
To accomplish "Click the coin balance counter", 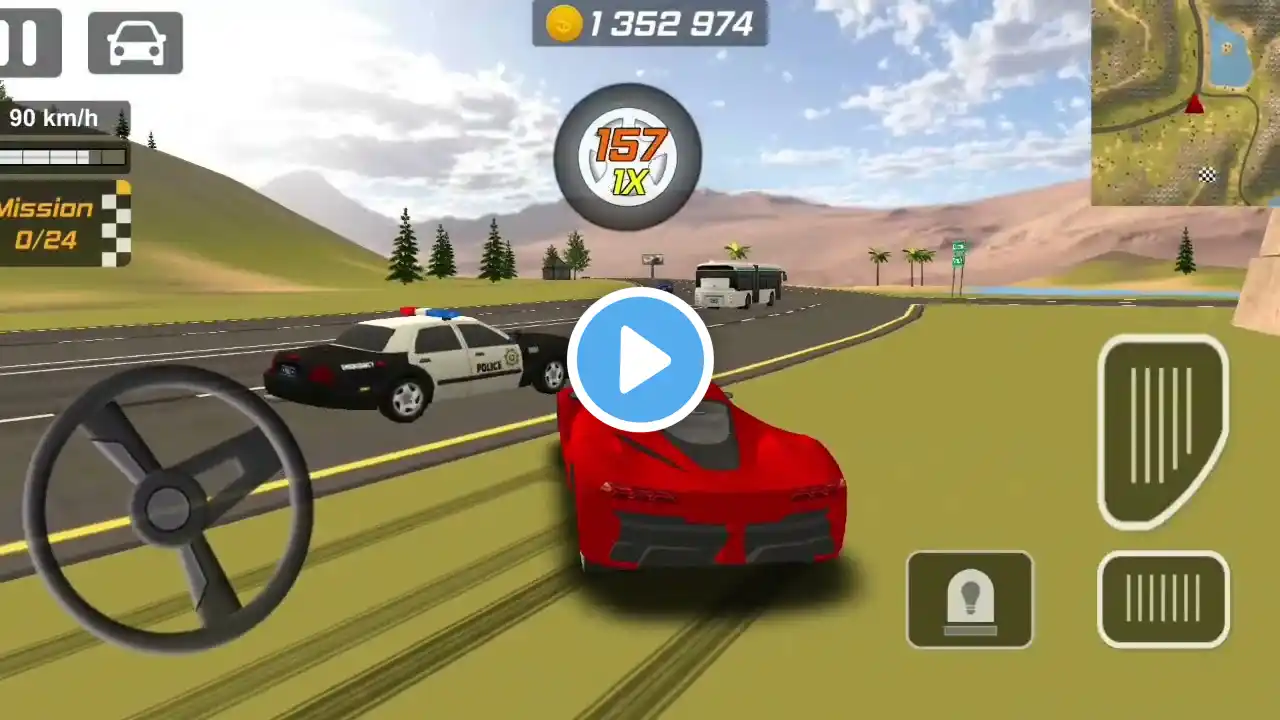I will [x=650, y=23].
